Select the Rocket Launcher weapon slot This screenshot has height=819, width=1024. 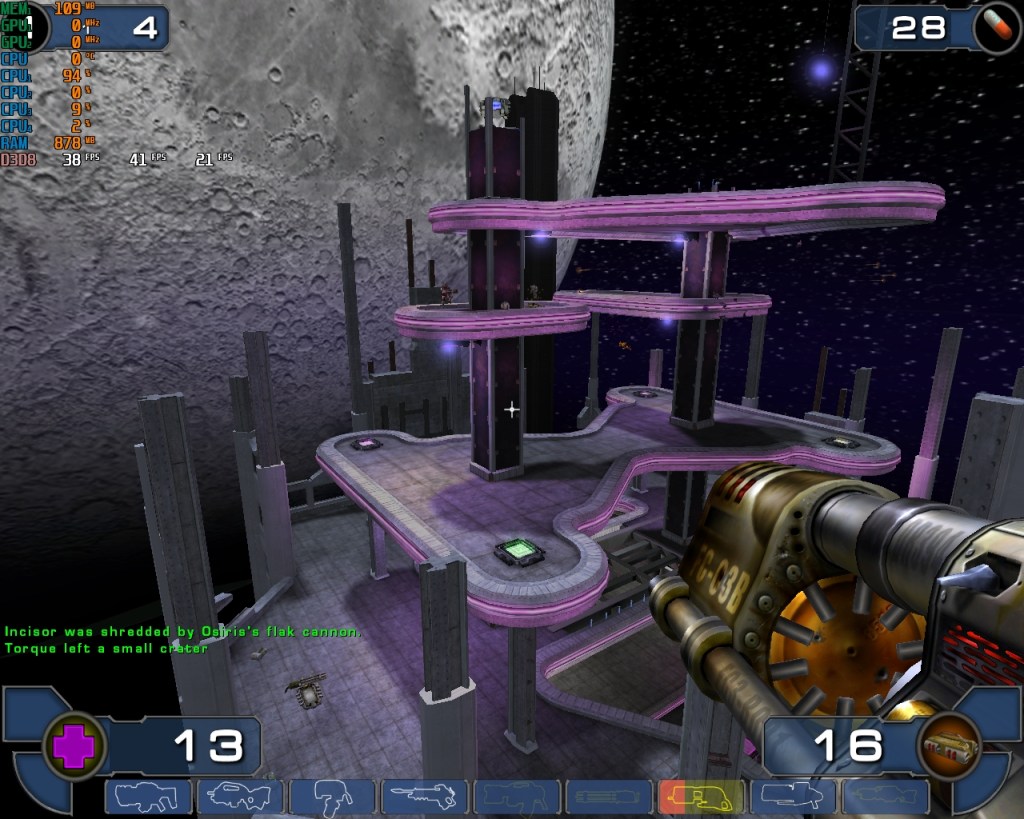click(x=793, y=797)
